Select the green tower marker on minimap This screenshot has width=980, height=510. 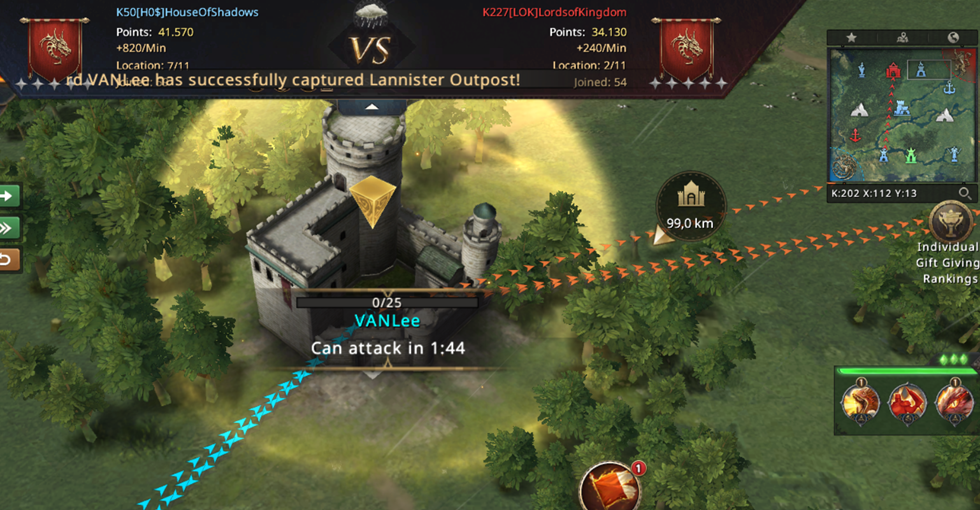coord(911,156)
